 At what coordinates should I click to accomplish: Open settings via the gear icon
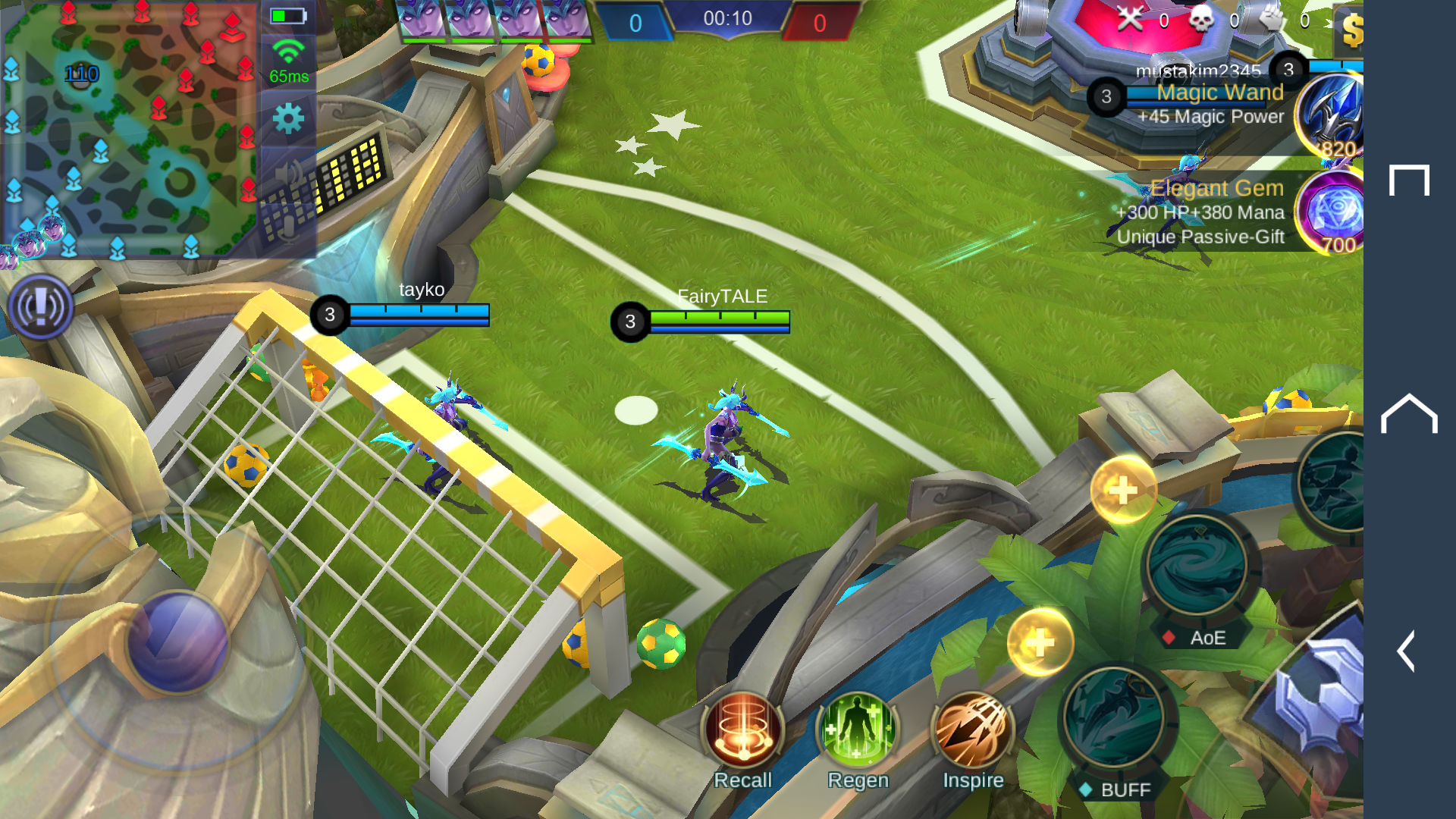tap(288, 119)
